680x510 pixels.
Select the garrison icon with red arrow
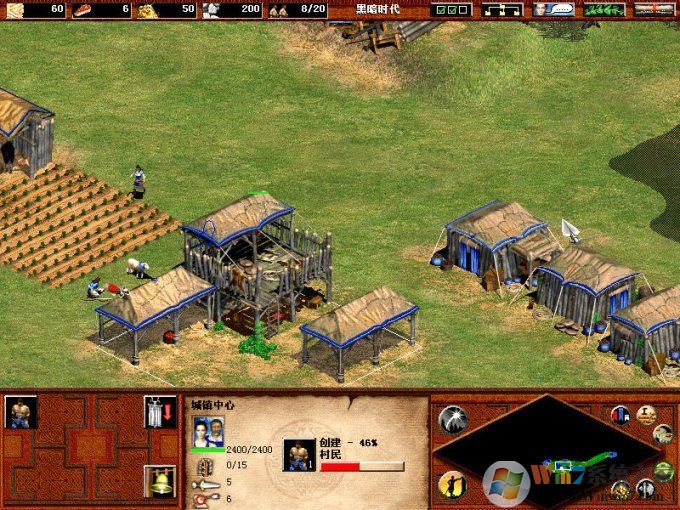tap(159, 412)
